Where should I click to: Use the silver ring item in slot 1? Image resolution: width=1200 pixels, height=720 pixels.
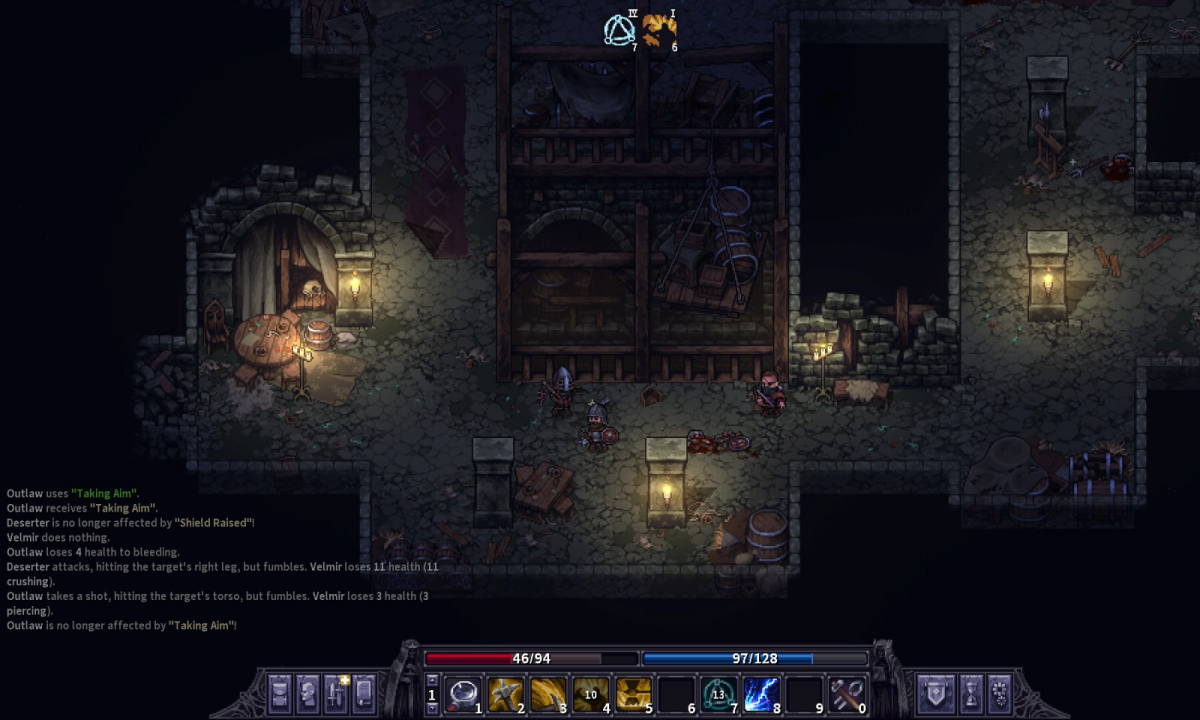tap(463, 693)
